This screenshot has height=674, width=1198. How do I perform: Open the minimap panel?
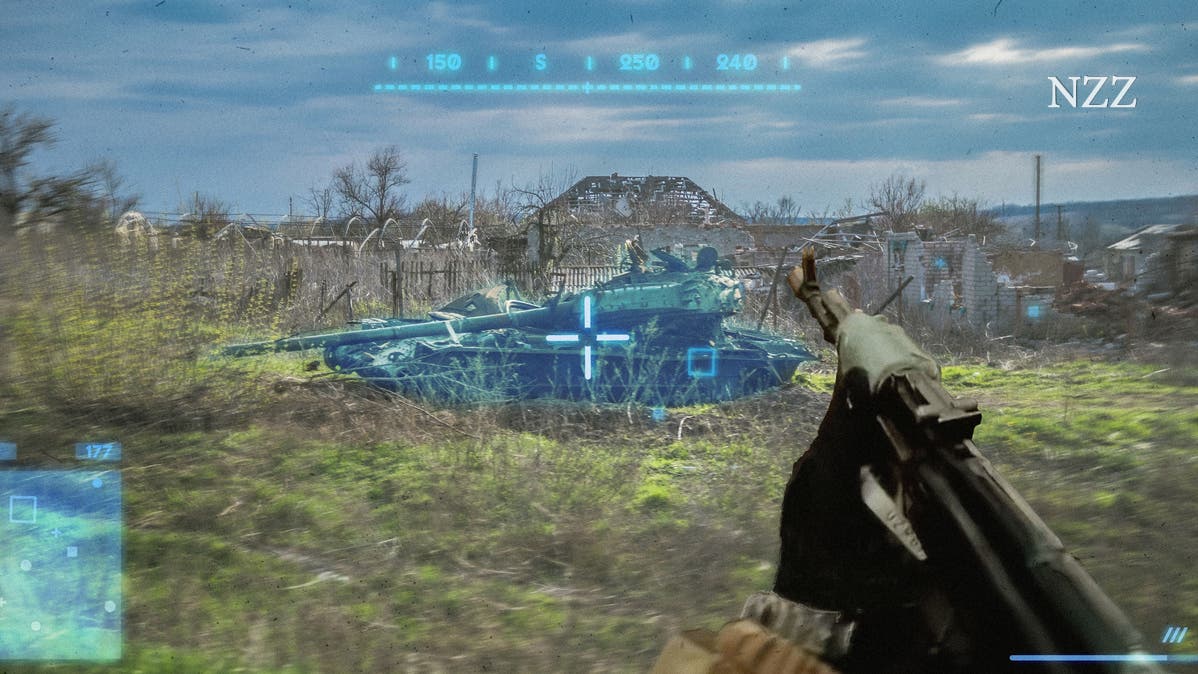coord(60,564)
